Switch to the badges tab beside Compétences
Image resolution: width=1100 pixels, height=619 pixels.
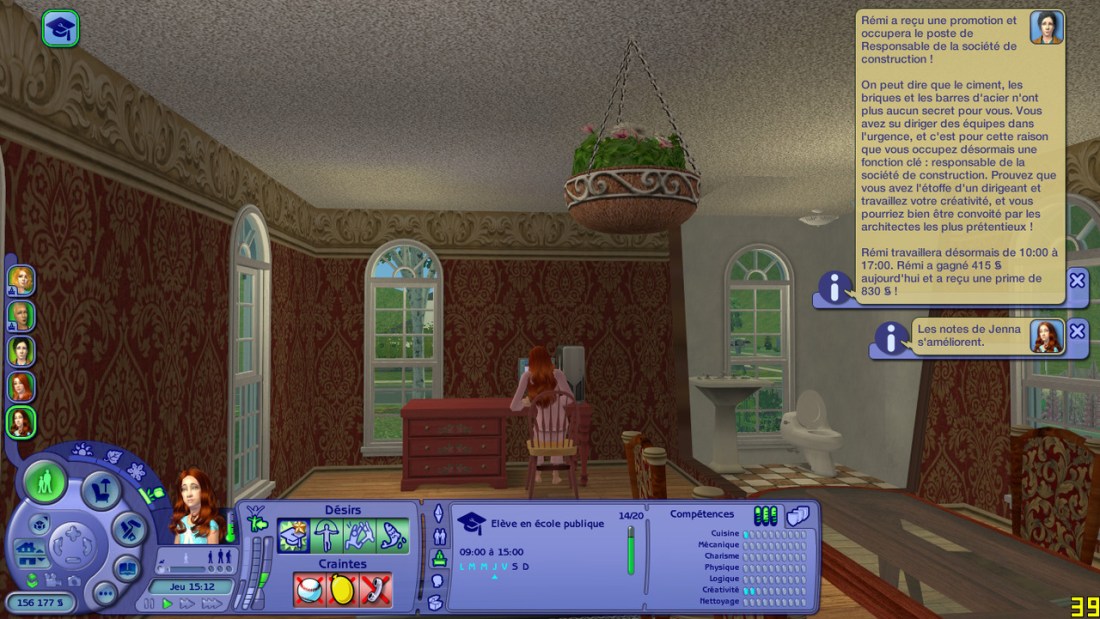(797, 516)
